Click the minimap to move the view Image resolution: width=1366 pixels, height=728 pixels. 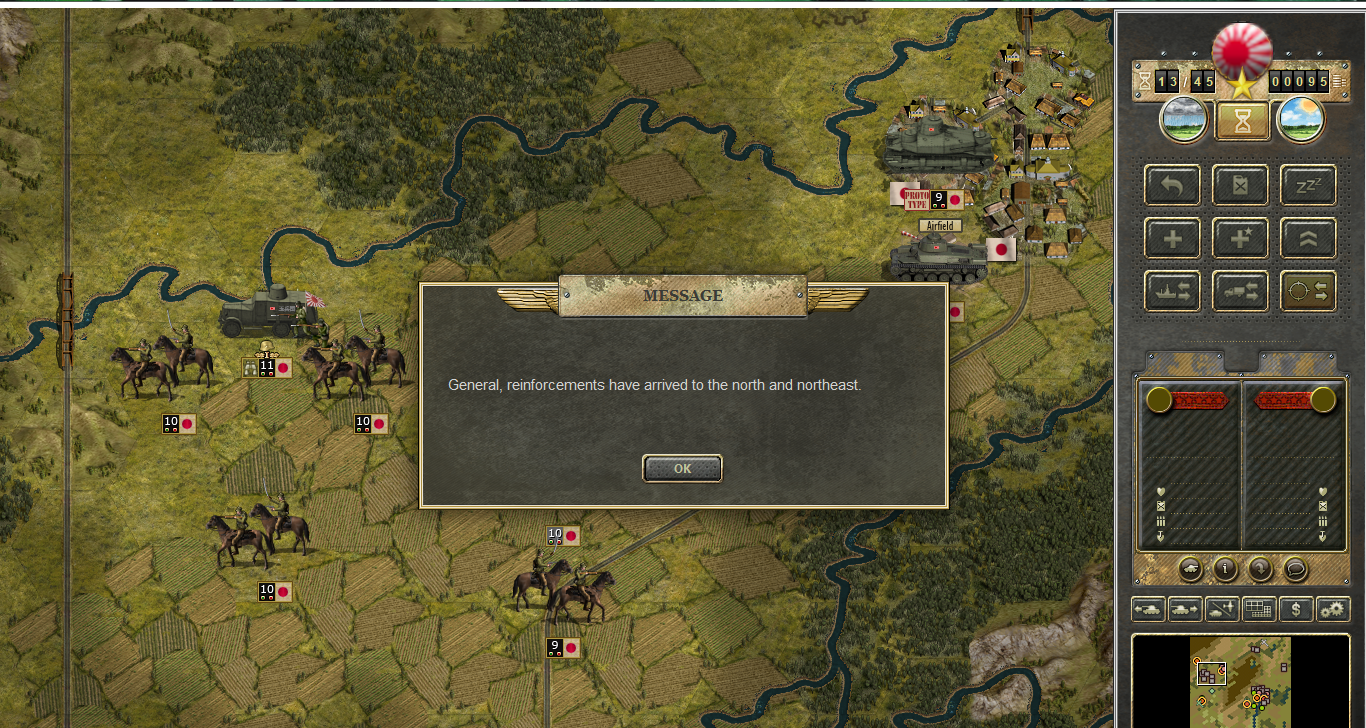pyautogui.click(x=1240, y=682)
